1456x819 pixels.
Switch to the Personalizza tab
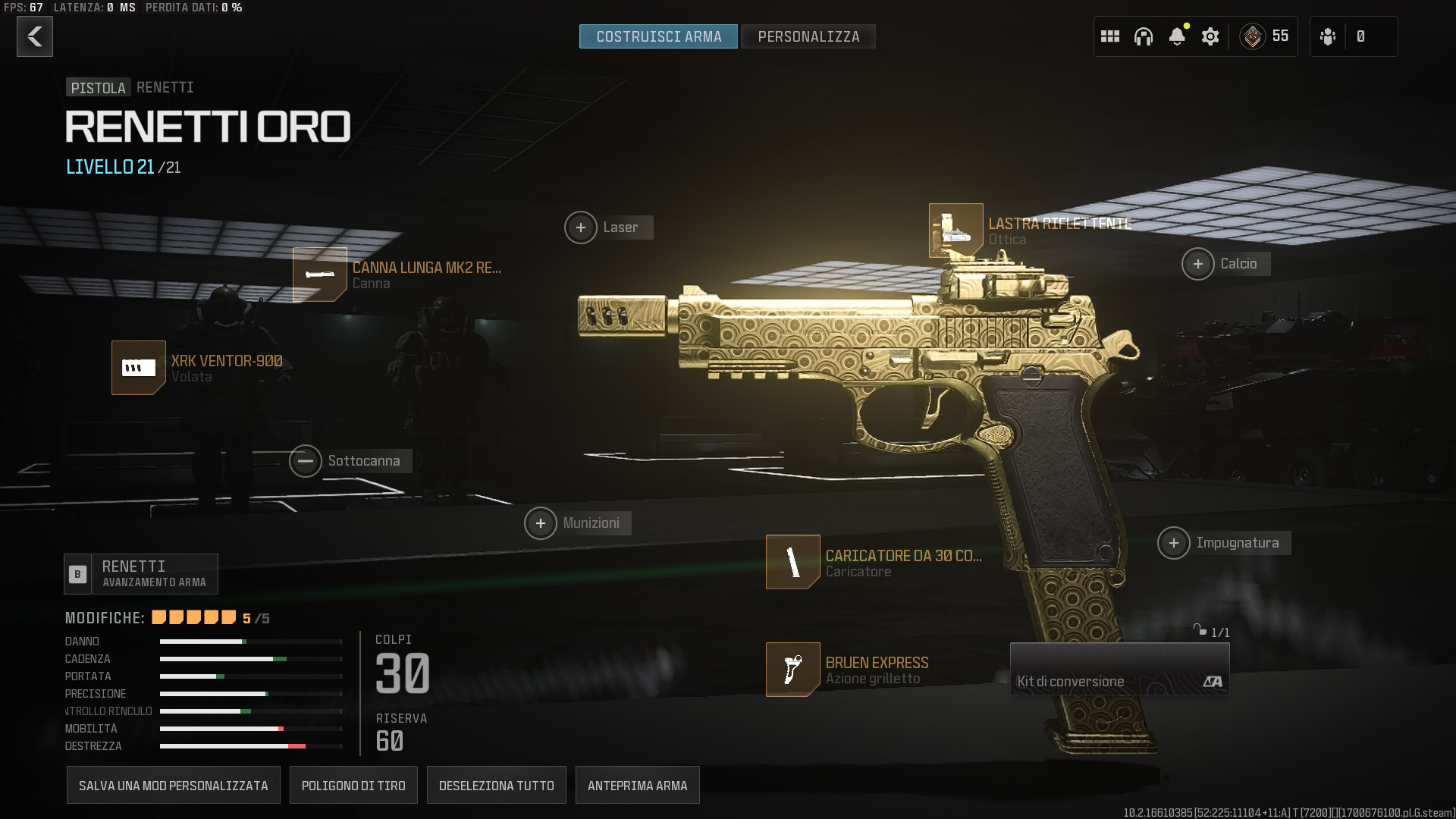808,36
